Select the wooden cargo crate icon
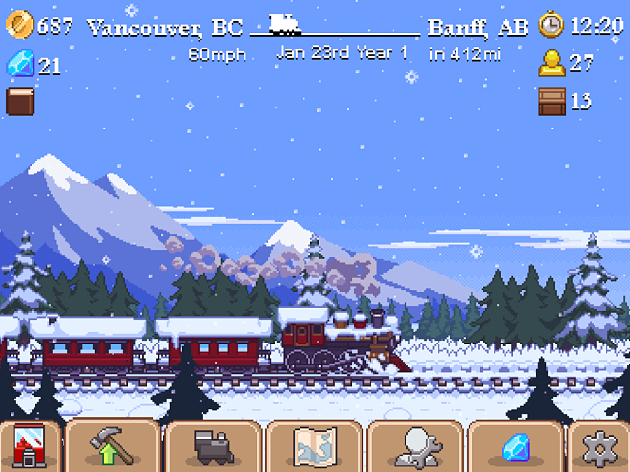 click(x=552, y=101)
